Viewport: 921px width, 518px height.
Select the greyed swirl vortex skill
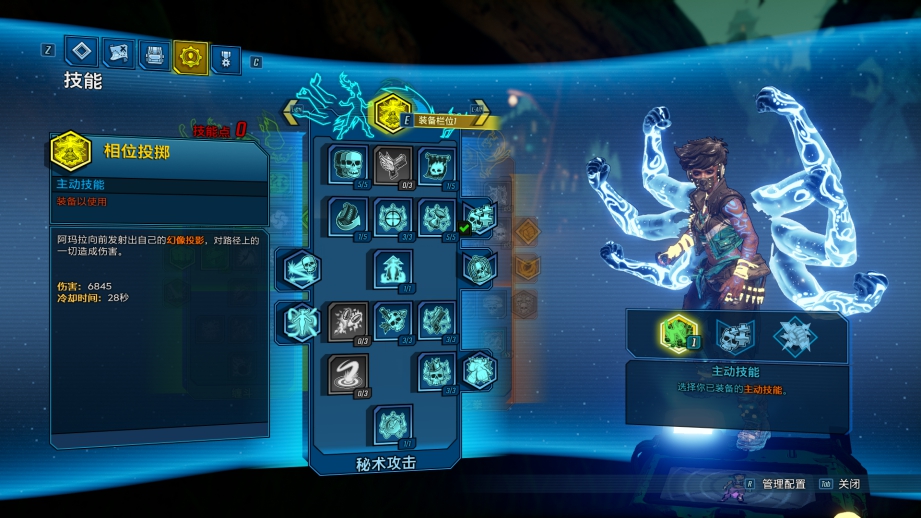(x=348, y=373)
